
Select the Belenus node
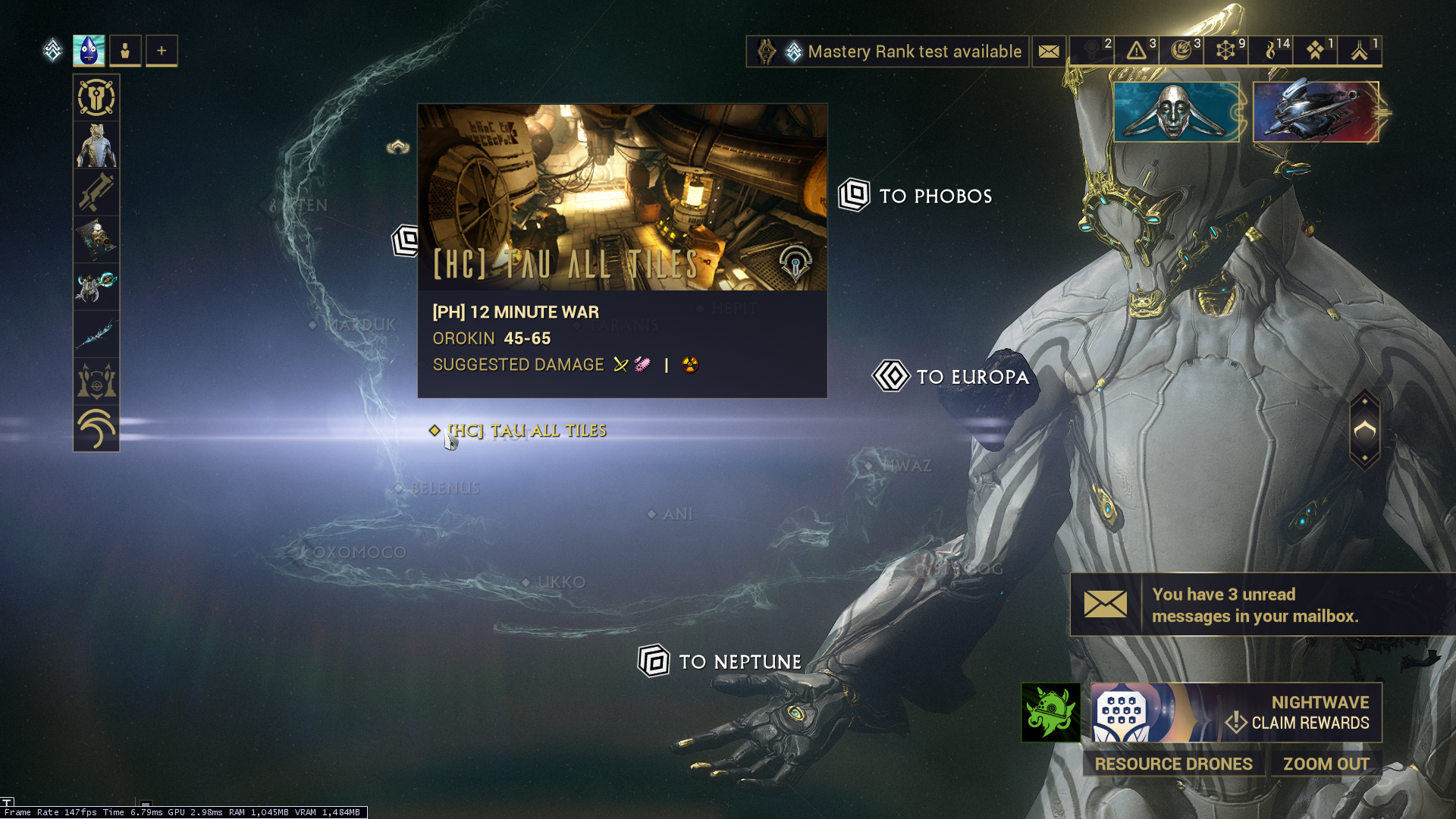[x=444, y=488]
